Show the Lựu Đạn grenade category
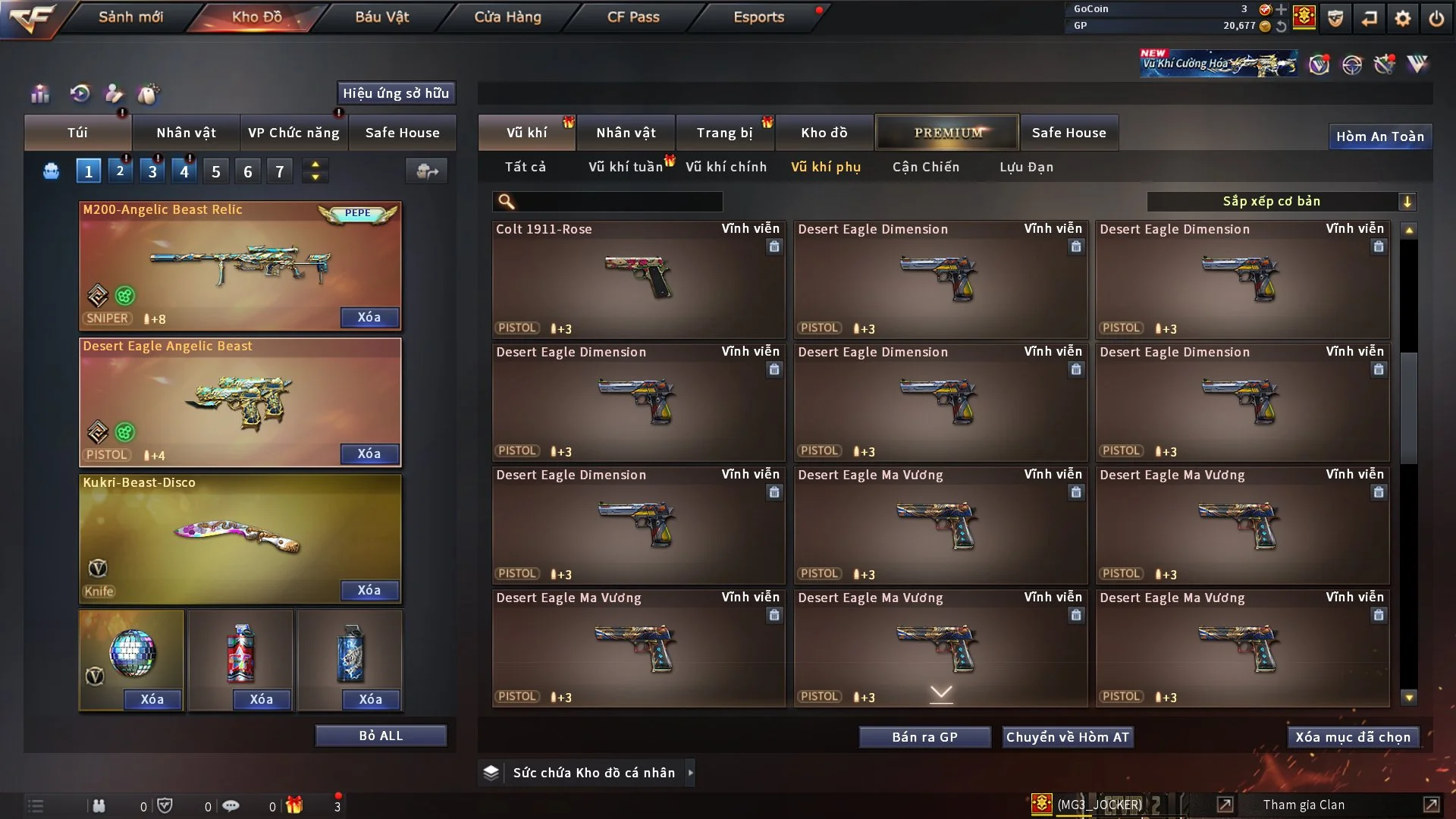 click(1026, 167)
